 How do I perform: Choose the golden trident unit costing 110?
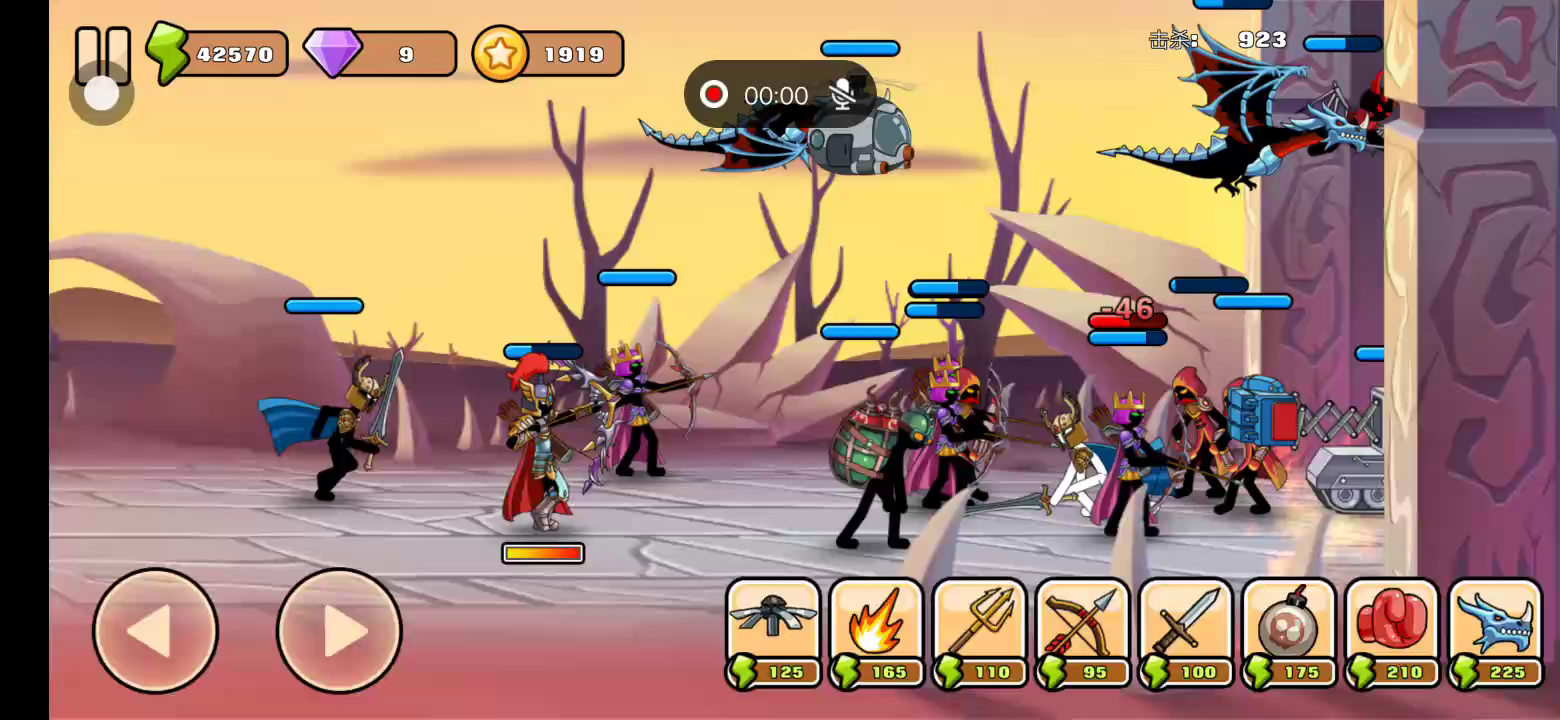pos(979,632)
